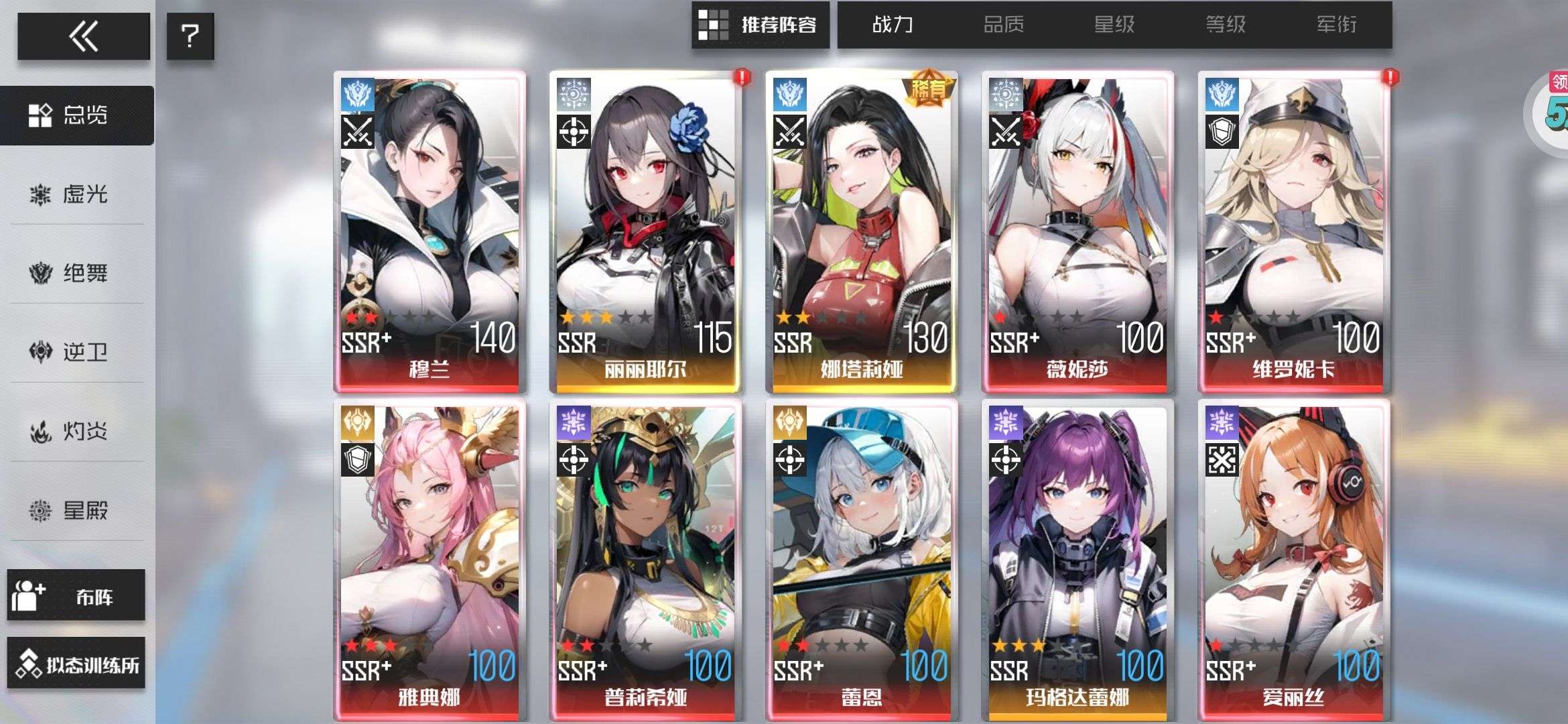1568x724 pixels.
Task: Open the 雅典娜 character card
Action: [x=430, y=560]
